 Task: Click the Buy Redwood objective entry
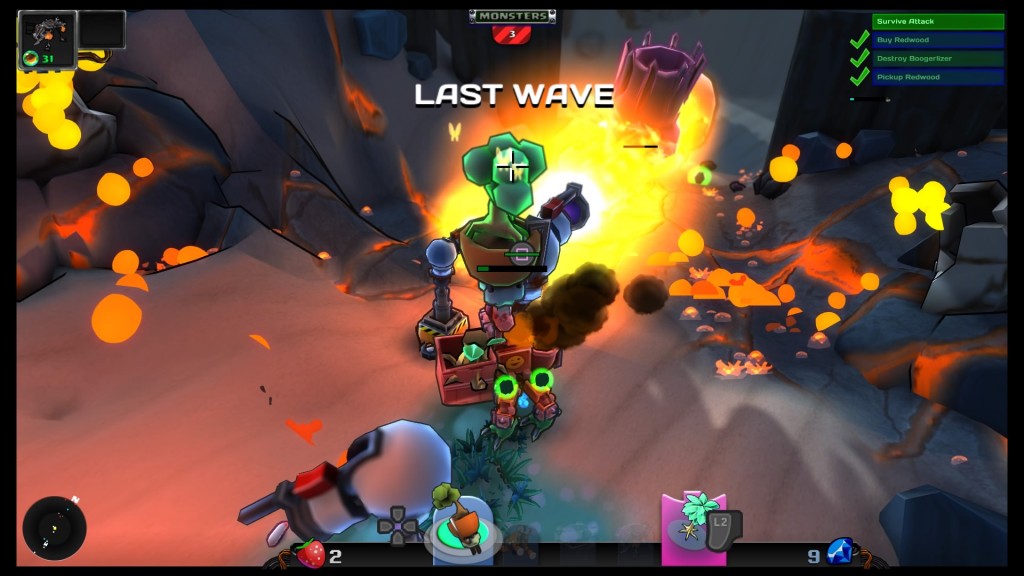(x=937, y=40)
